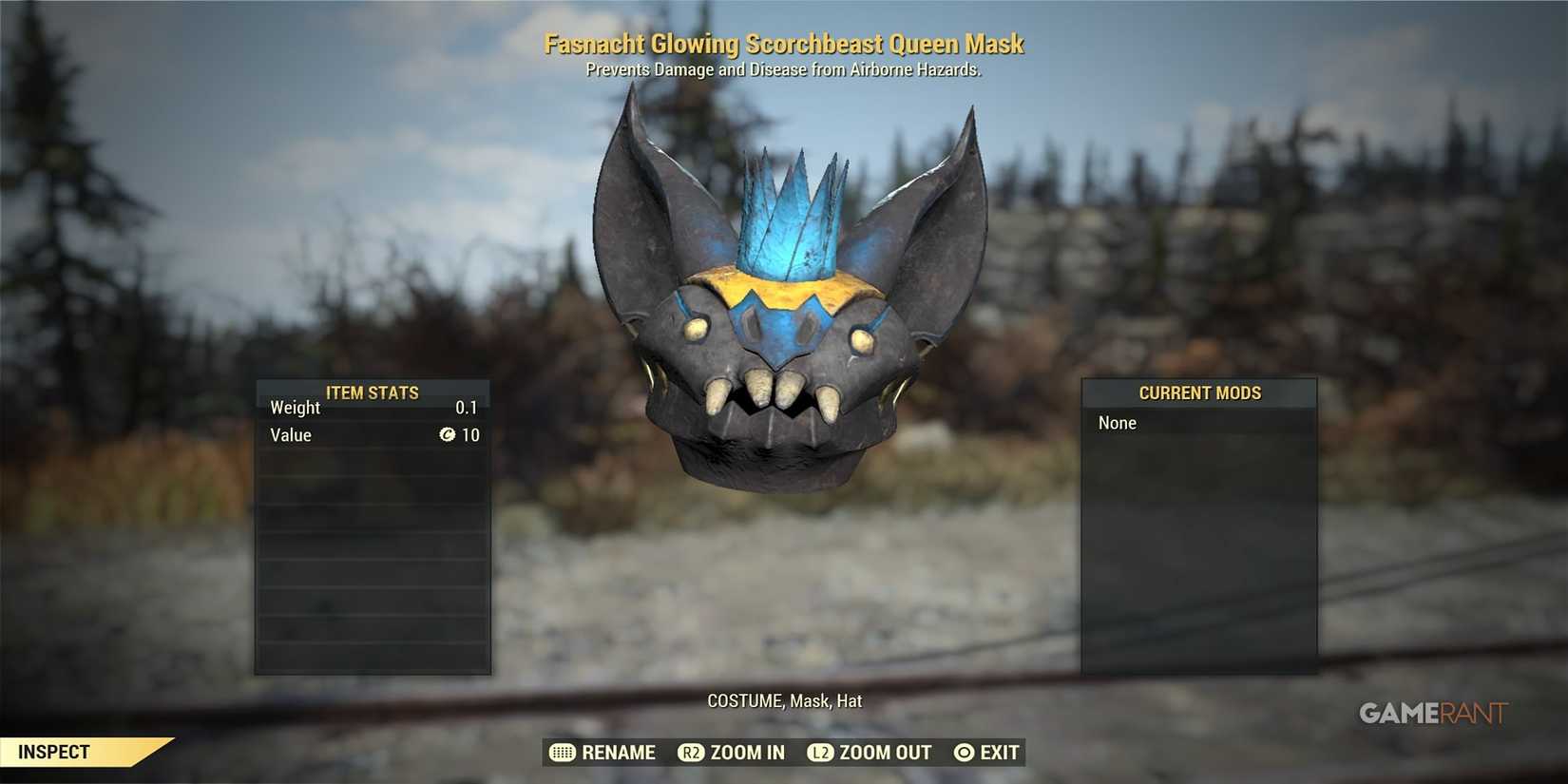Select the COSTUME, Mask, Hat category label
The image size is (1568, 784).
783,700
